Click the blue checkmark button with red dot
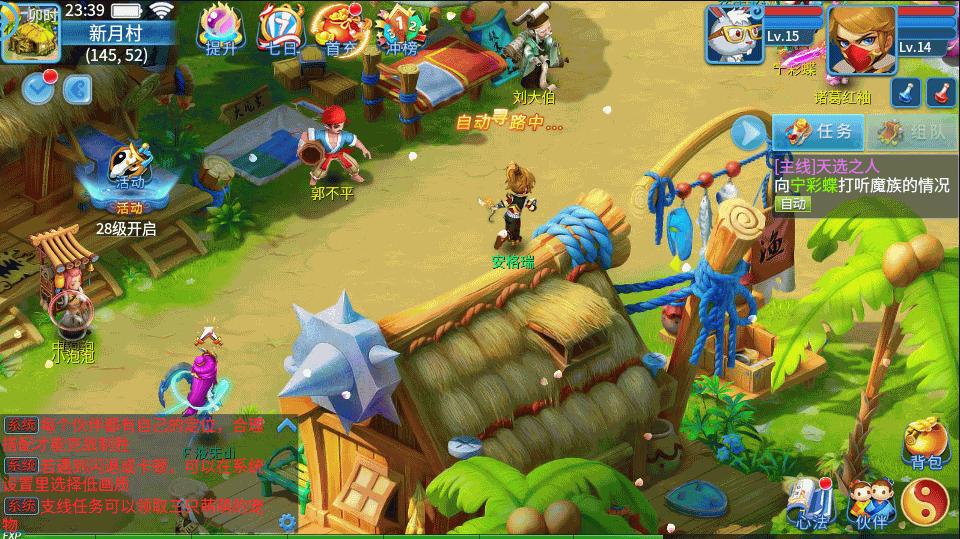Viewport: 960px width, 539px height. tap(39, 88)
